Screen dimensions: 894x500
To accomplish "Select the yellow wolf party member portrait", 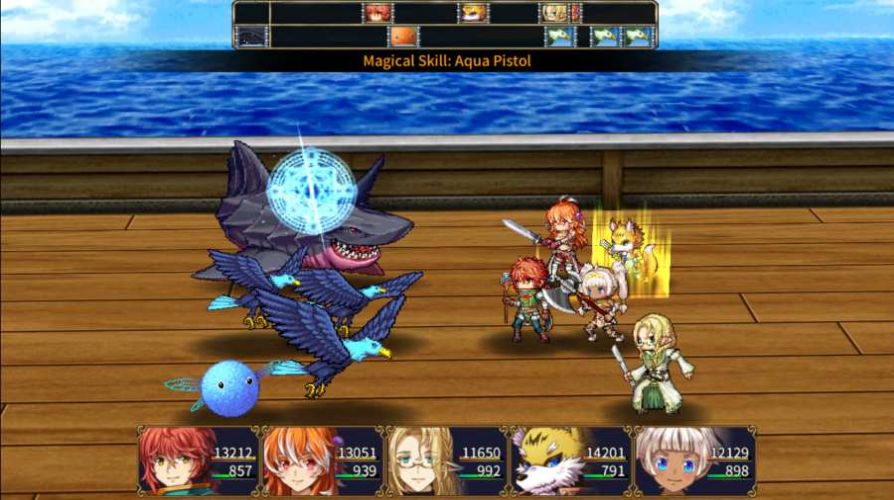I will 570,461.
